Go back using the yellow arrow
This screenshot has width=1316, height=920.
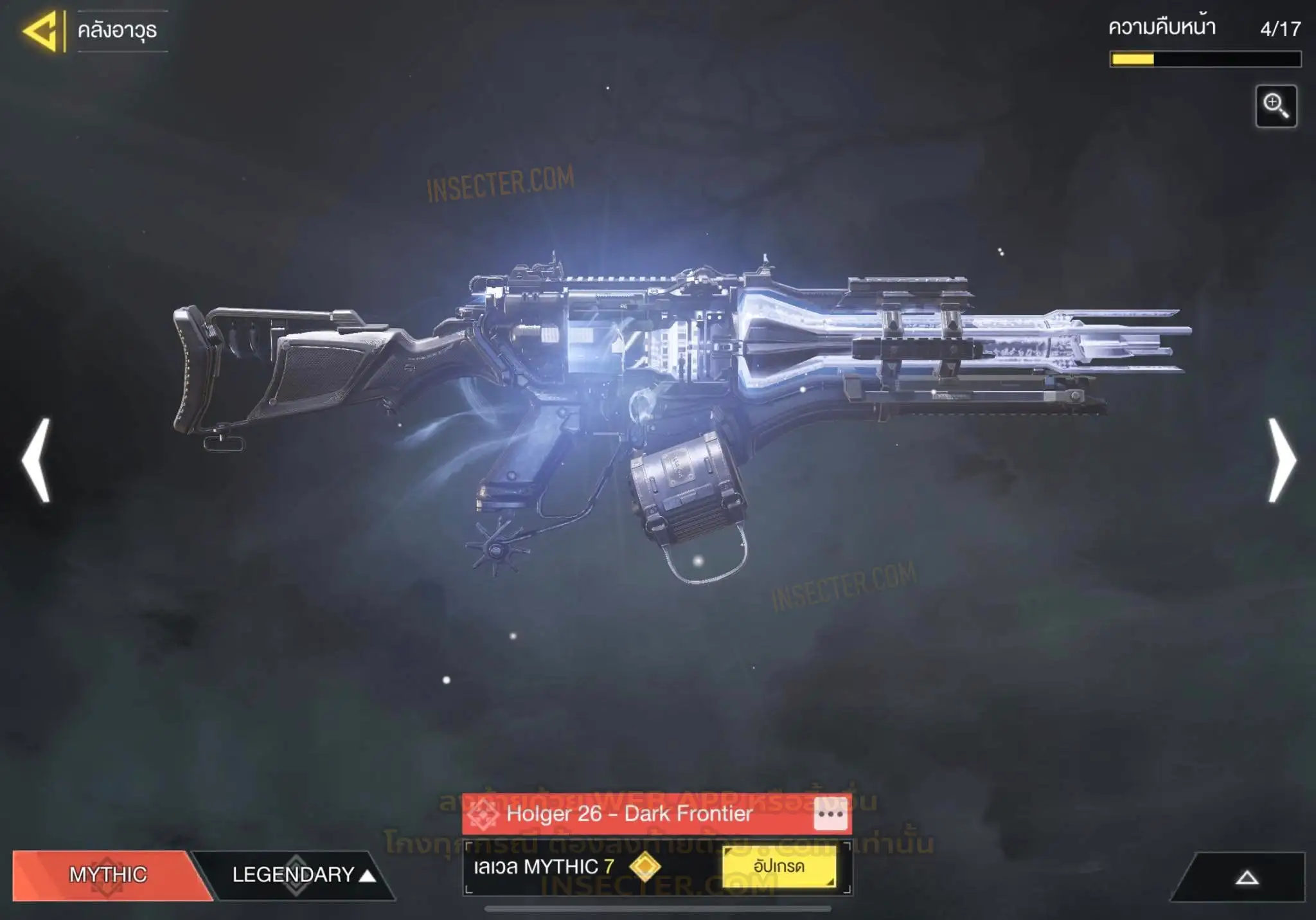tap(41, 31)
